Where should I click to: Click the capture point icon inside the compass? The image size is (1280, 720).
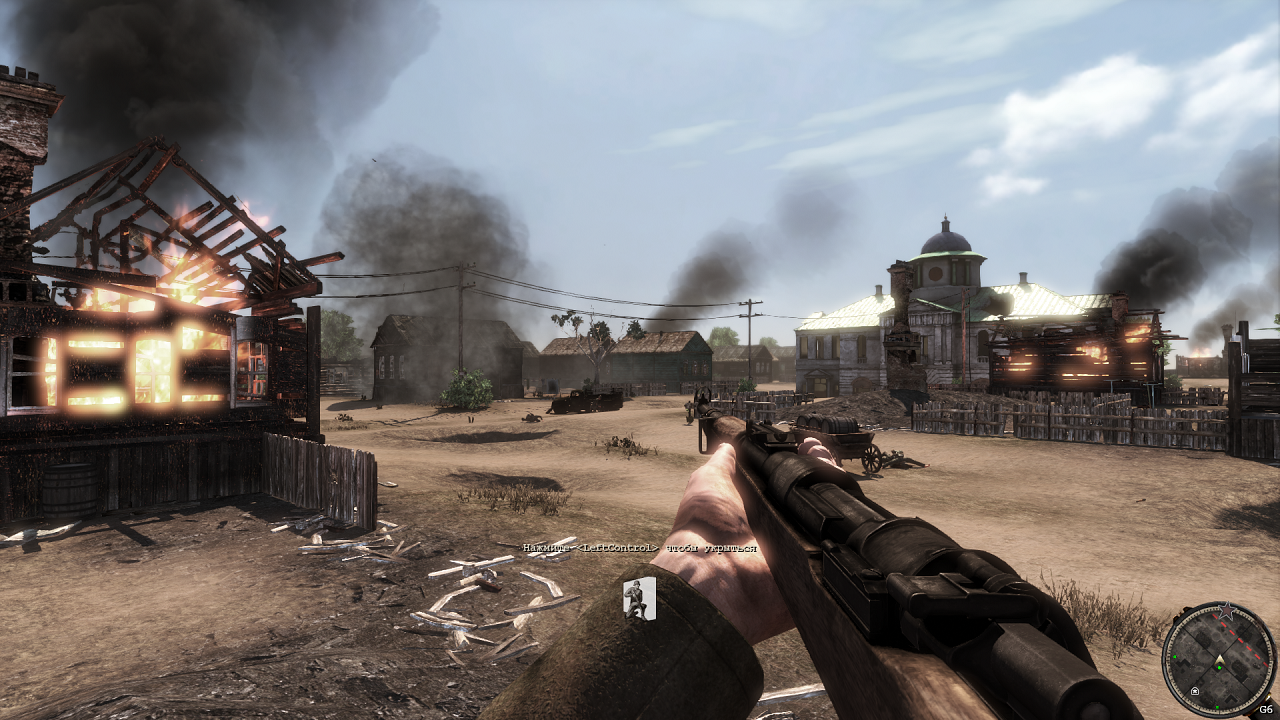(1195, 691)
